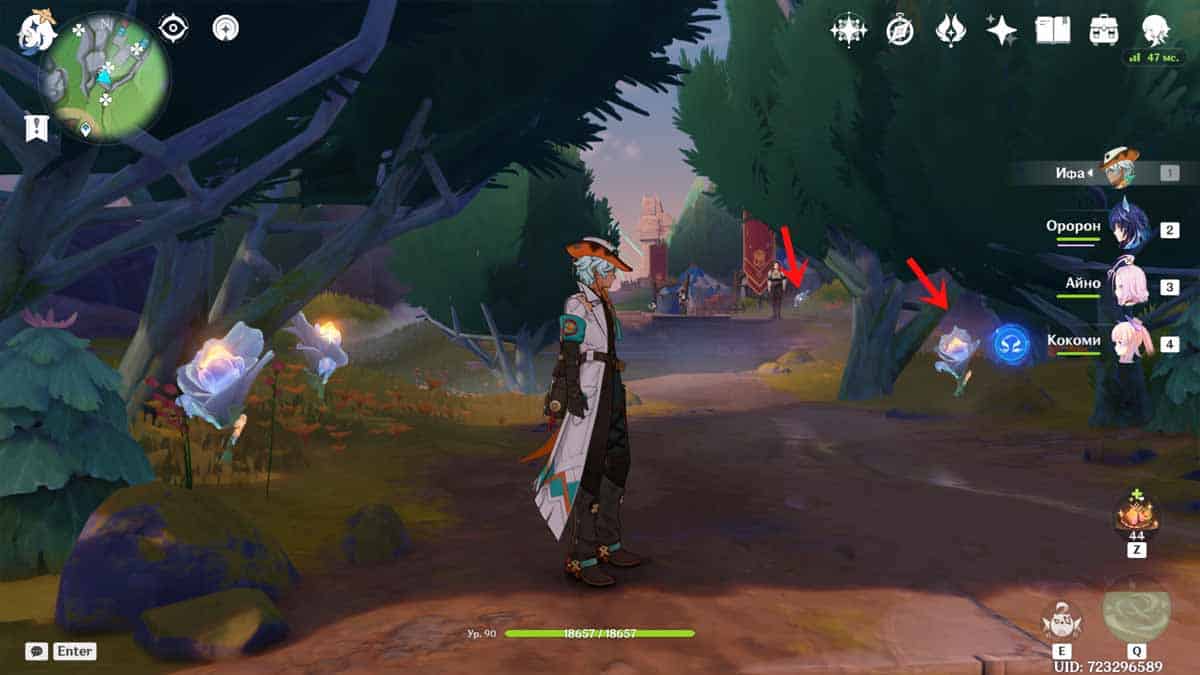Open the Wish four-pointed star icon

1001,30
